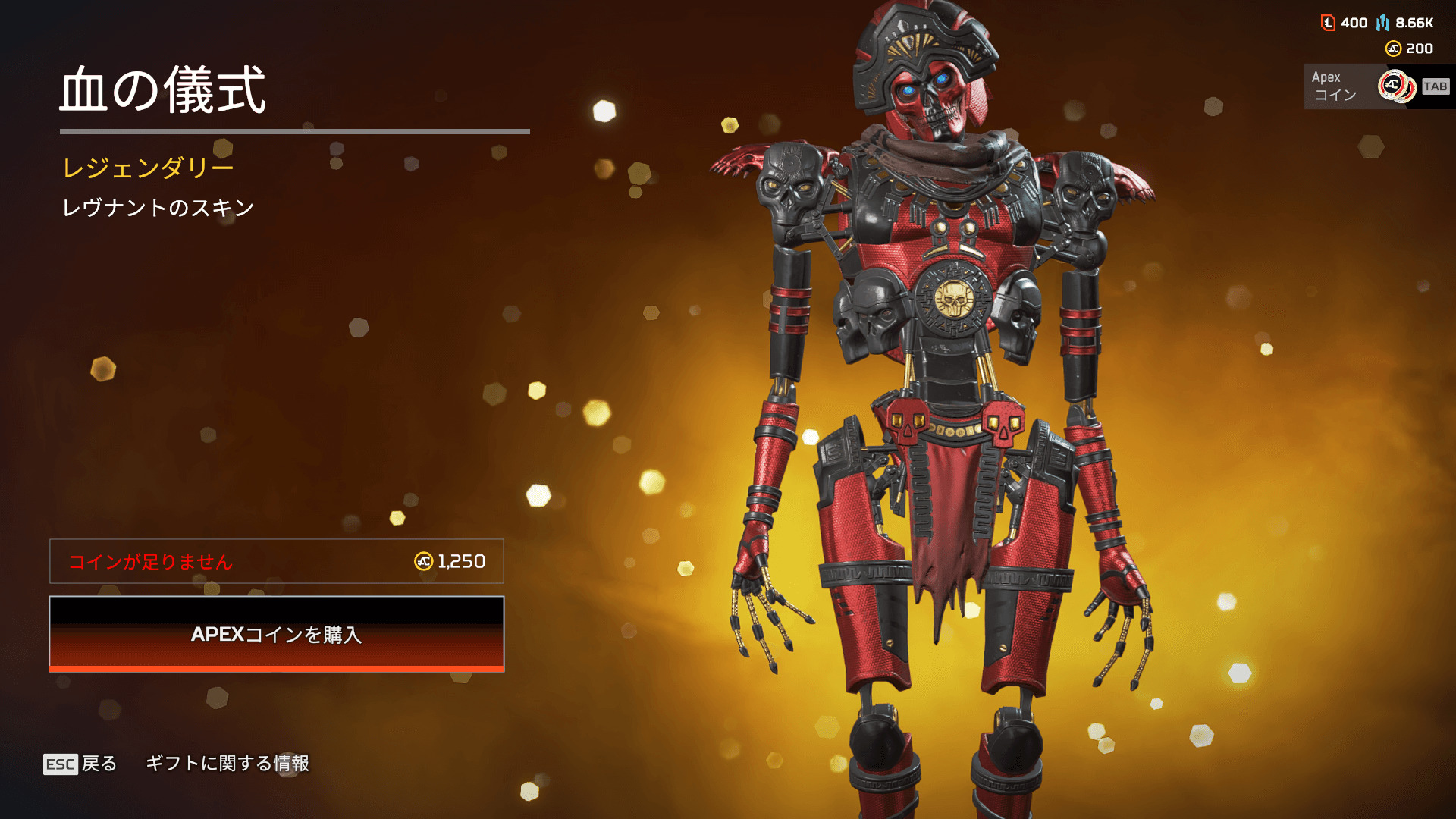Click the APEXコインを購入 button

tap(277, 634)
